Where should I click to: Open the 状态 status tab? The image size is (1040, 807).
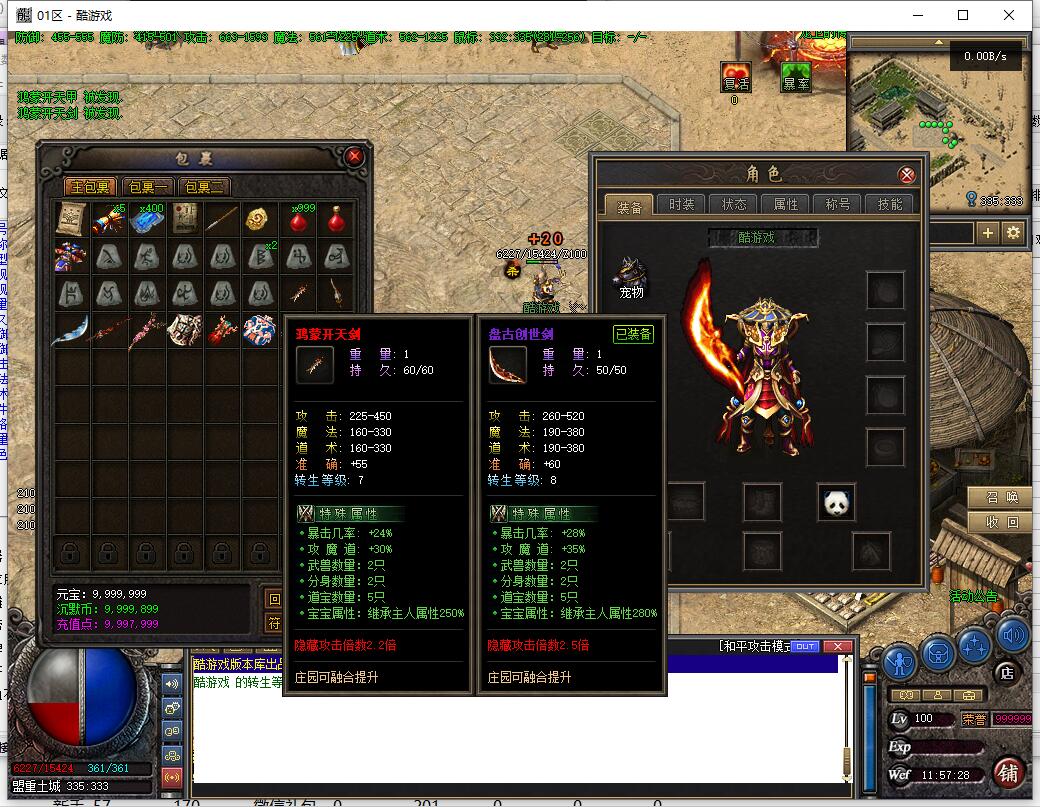pos(733,204)
